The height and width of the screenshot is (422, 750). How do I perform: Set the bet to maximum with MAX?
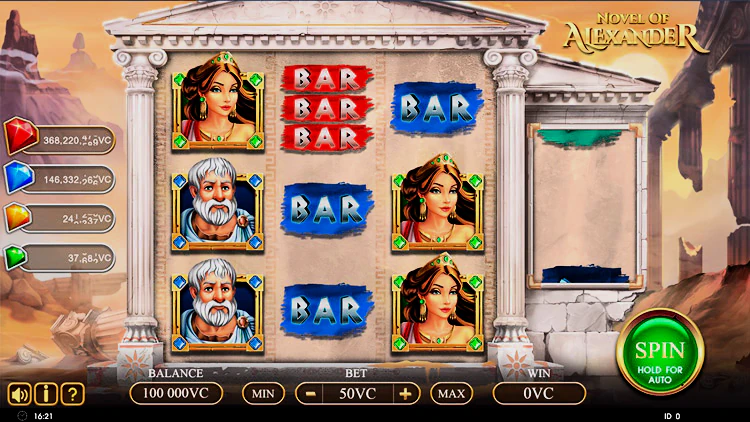(x=451, y=393)
